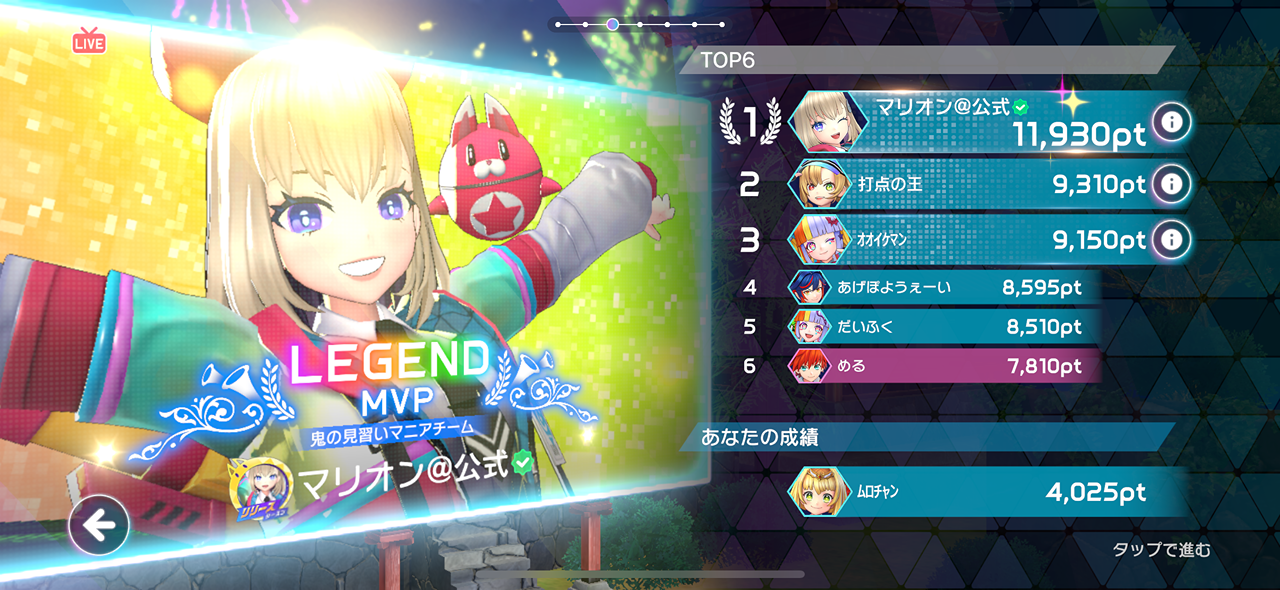Open info for second-place 打点の王
The height and width of the screenshot is (590, 1280).
coord(1170,184)
